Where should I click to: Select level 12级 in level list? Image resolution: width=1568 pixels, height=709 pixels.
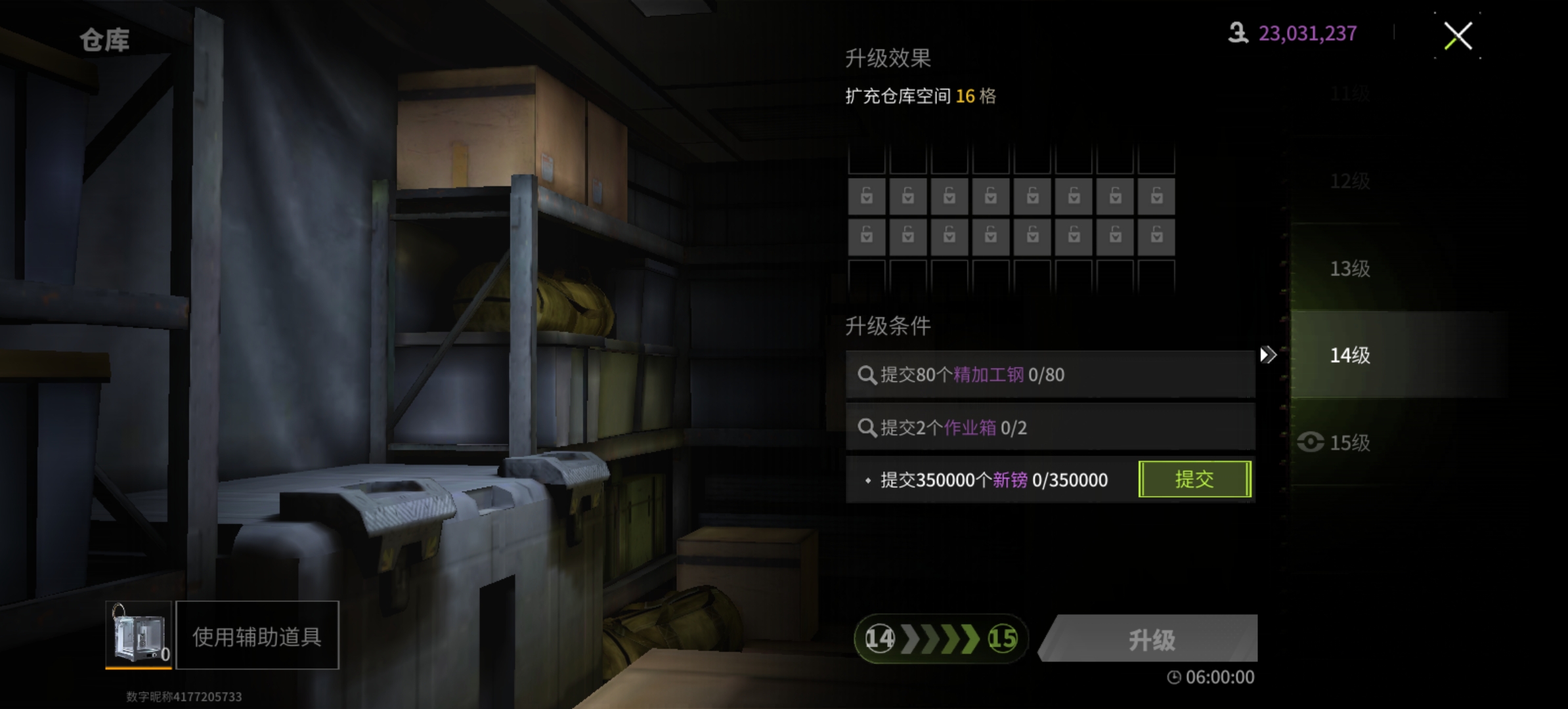pyautogui.click(x=1350, y=181)
